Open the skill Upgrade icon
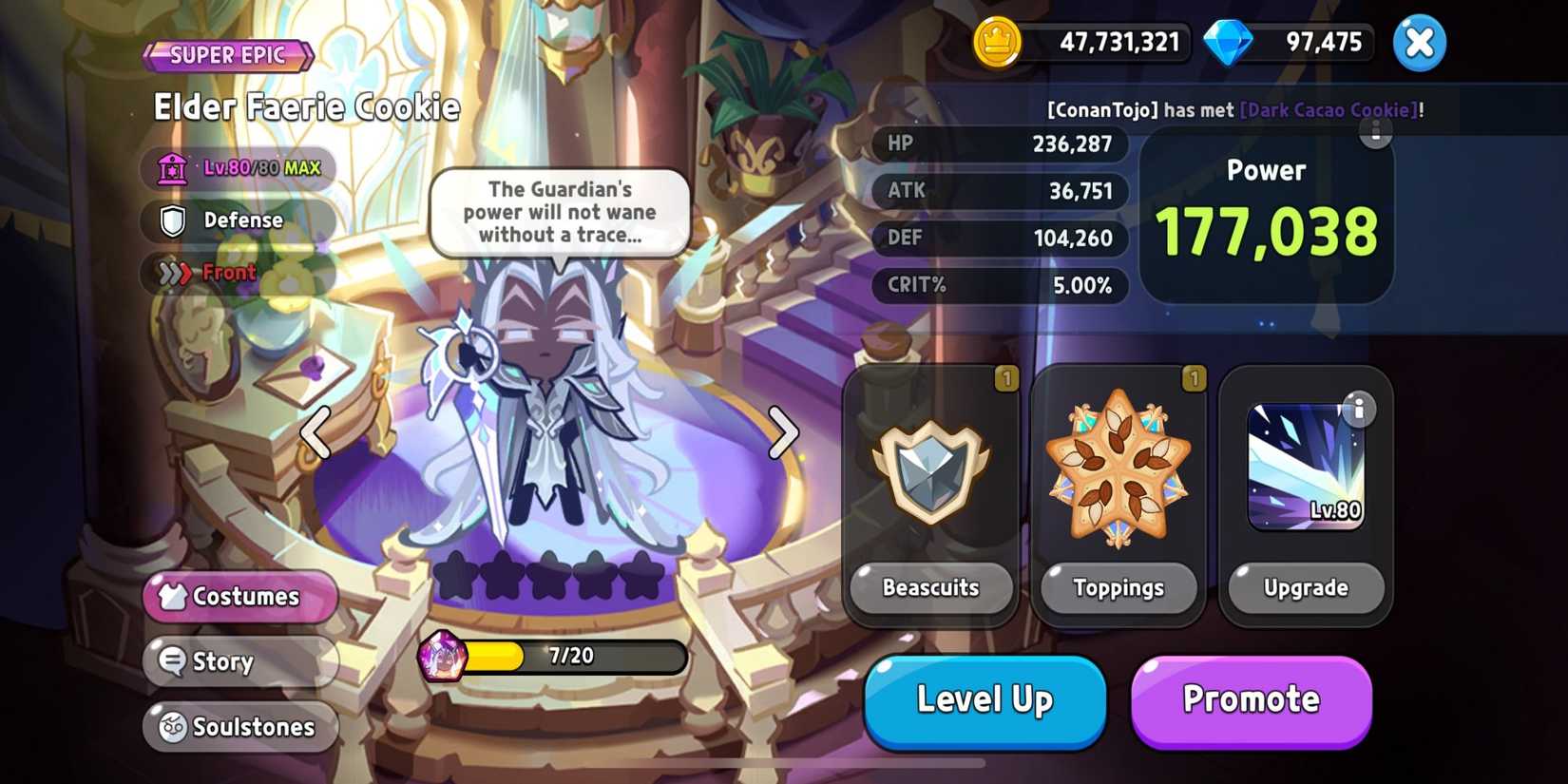This screenshot has width=1568, height=784. pyautogui.click(x=1305, y=466)
